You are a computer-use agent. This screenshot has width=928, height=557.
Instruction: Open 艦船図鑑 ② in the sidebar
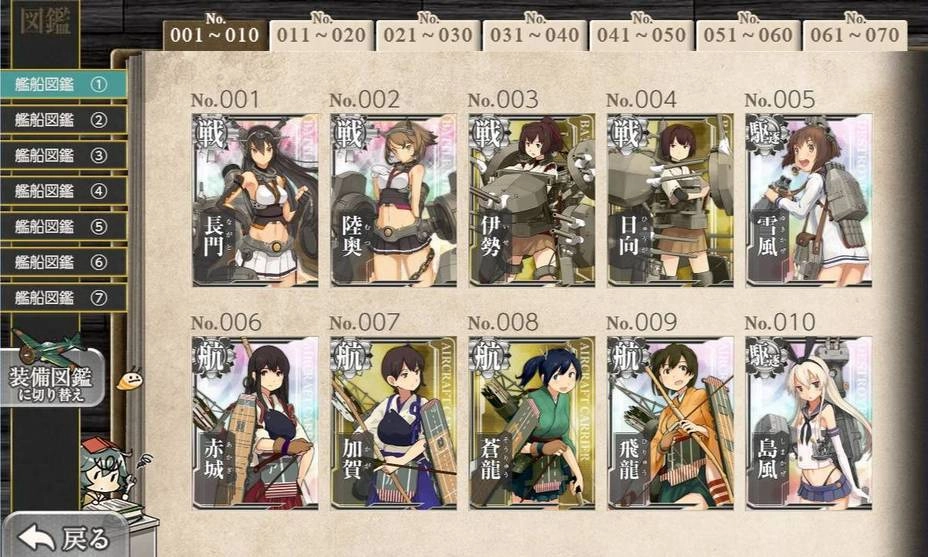coord(62,120)
